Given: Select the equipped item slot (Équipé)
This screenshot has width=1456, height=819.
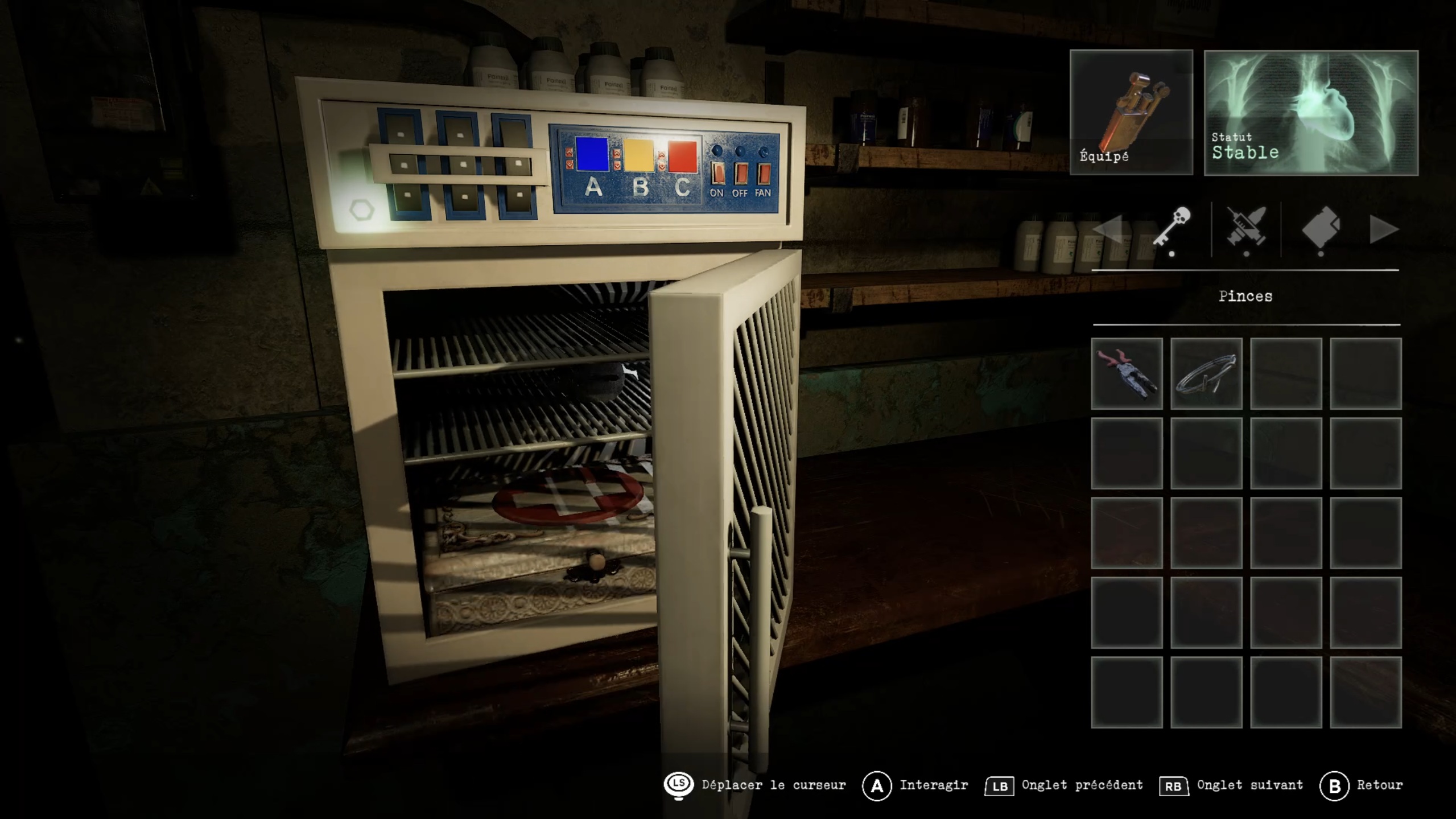Looking at the screenshot, I should click(1131, 112).
